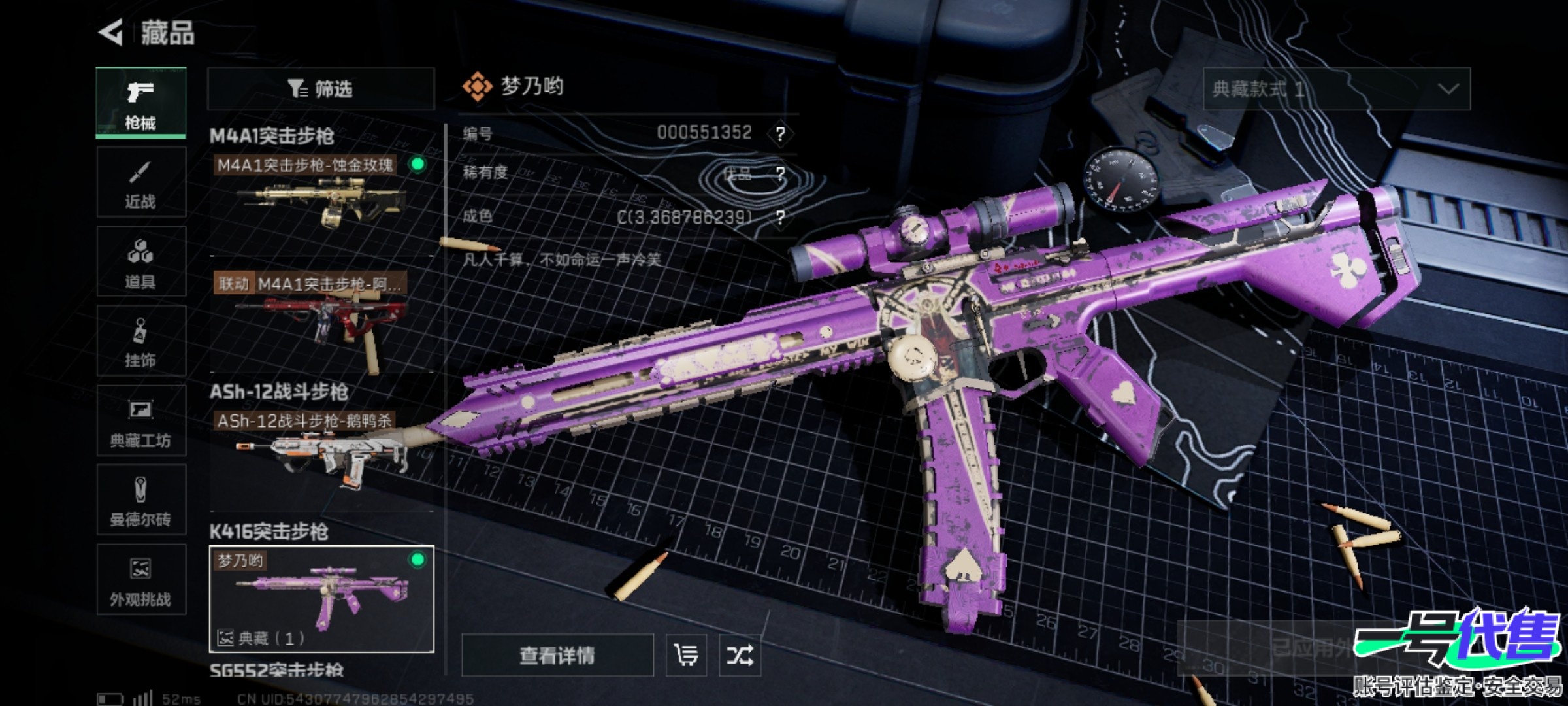1568x706 pixels.
Task: Open the shopping cart list icon
Action: pyautogui.click(x=686, y=655)
